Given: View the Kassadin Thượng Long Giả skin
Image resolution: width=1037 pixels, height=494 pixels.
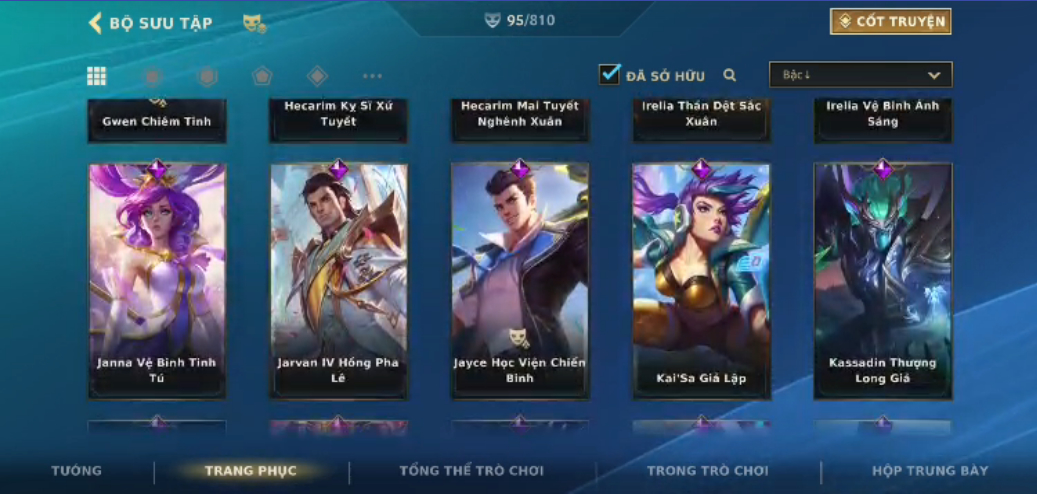Looking at the screenshot, I should (x=883, y=281).
